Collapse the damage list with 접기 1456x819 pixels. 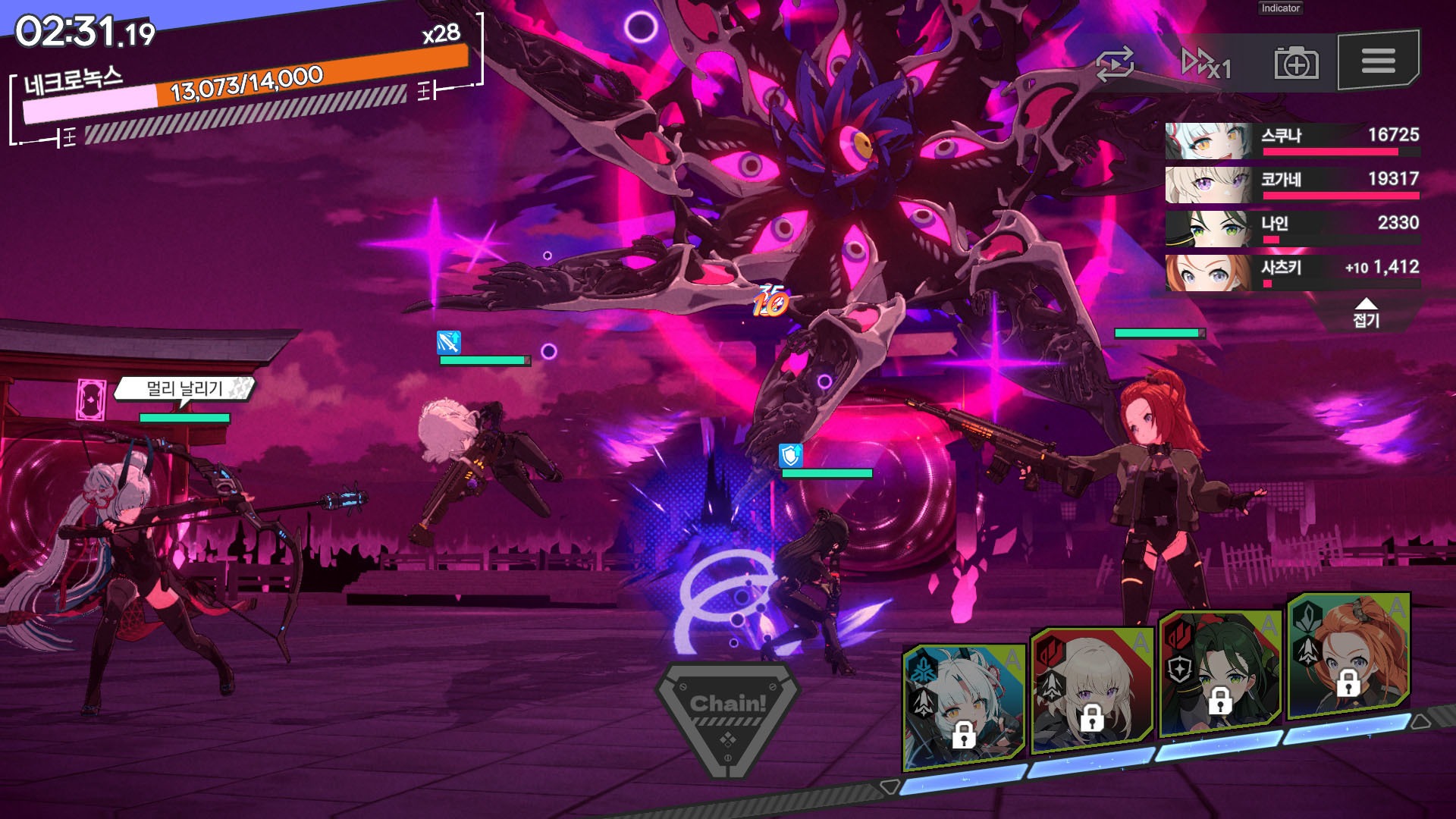click(1366, 313)
